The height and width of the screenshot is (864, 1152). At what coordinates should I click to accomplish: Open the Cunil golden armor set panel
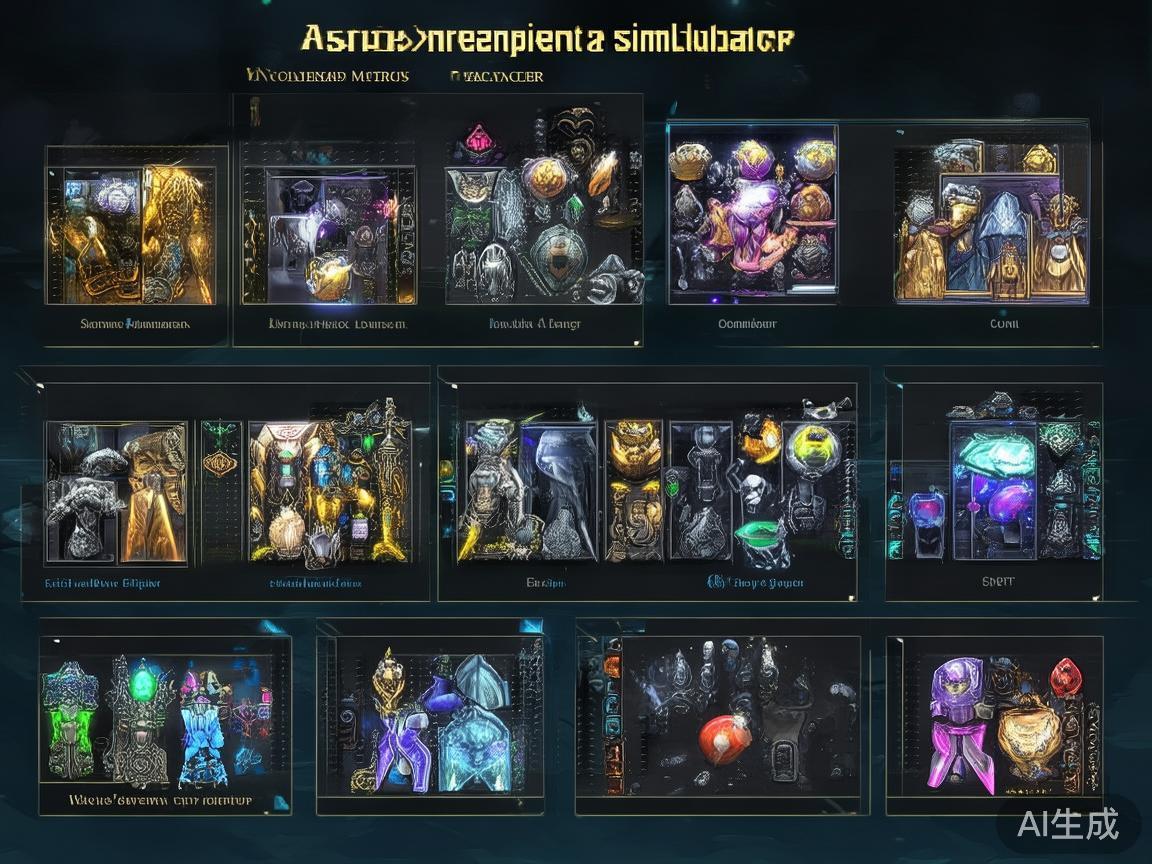click(989, 223)
